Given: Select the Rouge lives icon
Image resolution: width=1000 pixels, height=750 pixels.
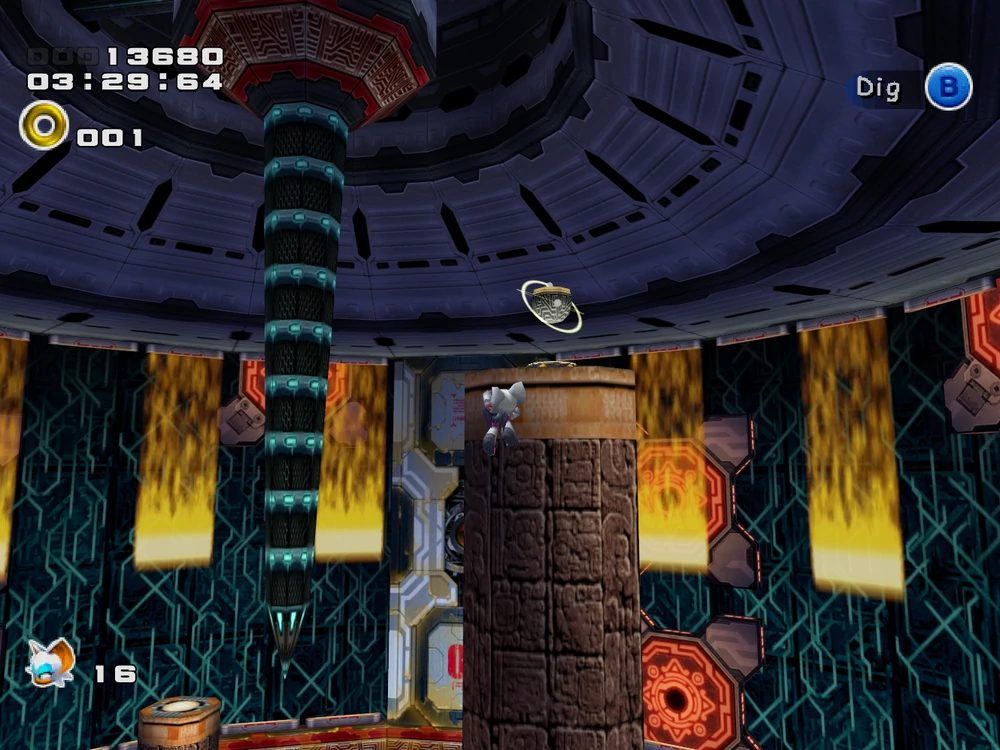Looking at the screenshot, I should [51, 662].
